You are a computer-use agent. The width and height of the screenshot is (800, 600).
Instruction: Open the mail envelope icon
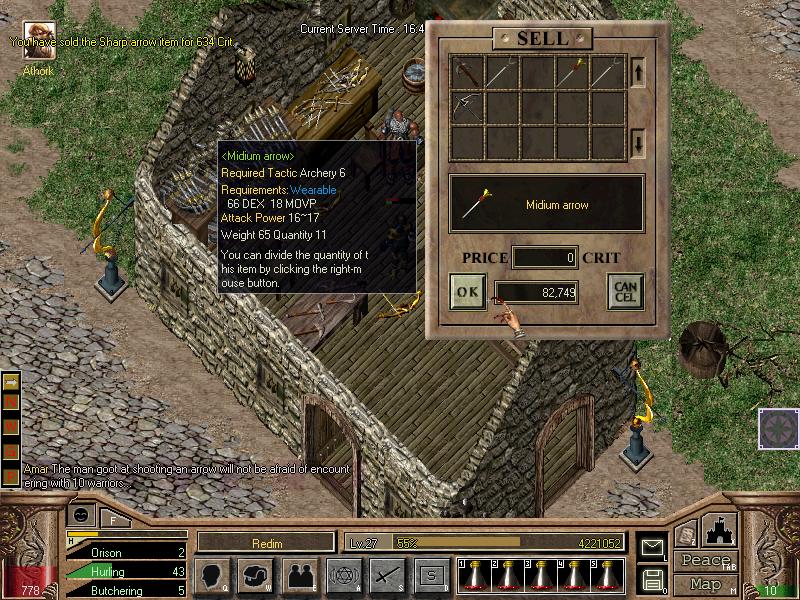(x=651, y=547)
